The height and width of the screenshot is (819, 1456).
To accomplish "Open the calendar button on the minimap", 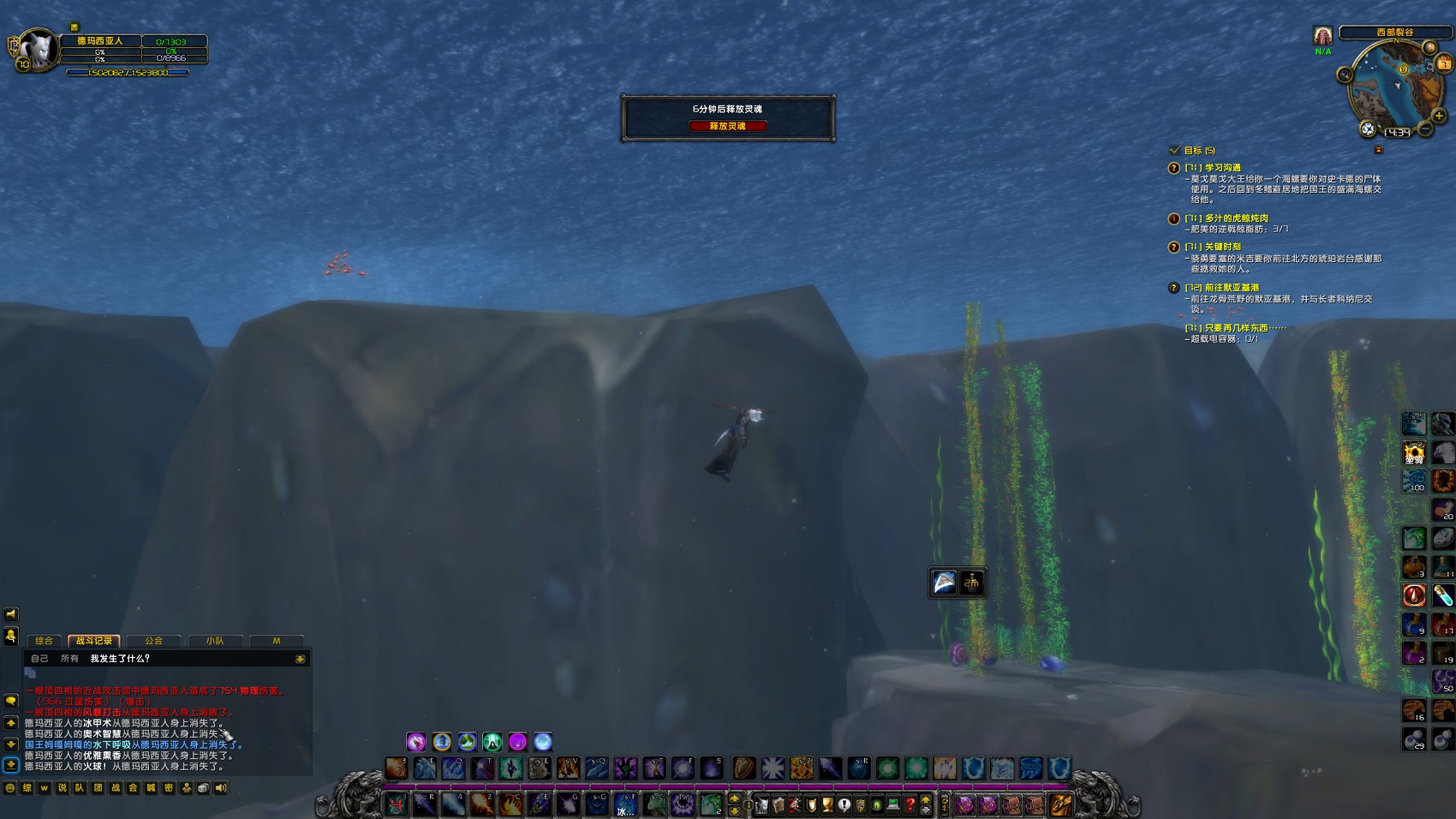I will [1444, 63].
